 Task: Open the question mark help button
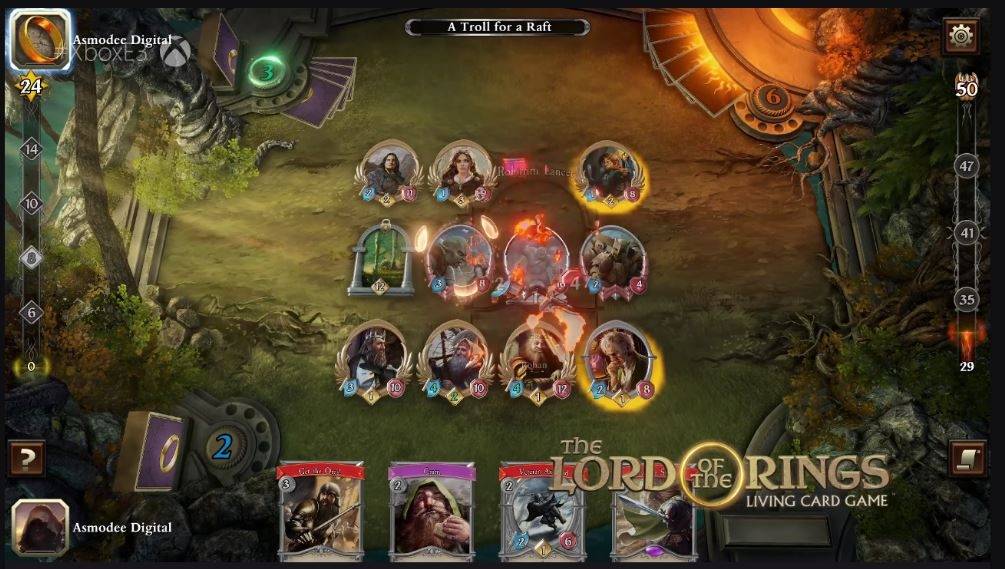coord(27,459)
